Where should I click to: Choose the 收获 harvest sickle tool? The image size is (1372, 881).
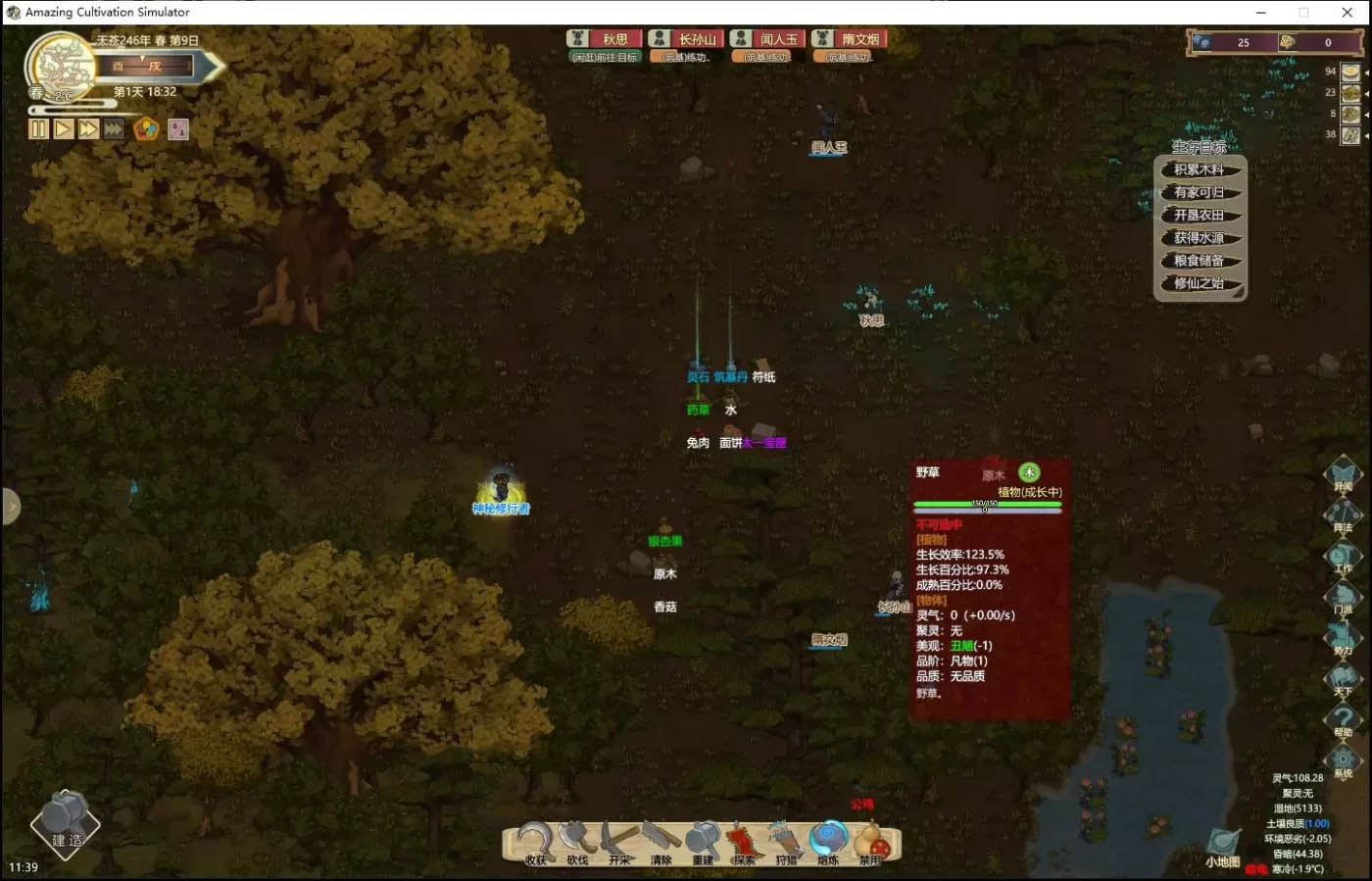pos(535,843)
